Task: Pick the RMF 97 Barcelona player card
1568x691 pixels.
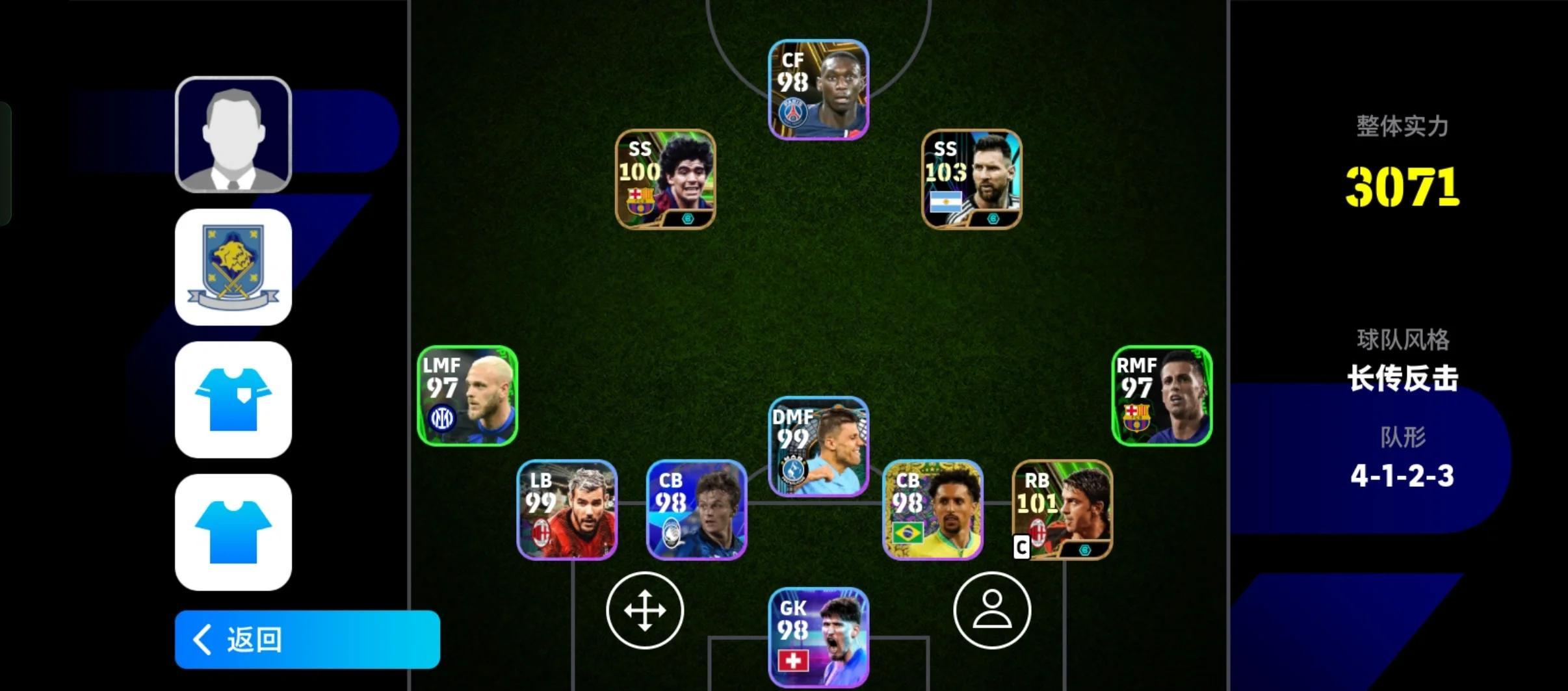Action: click(x=1161, y=396)
